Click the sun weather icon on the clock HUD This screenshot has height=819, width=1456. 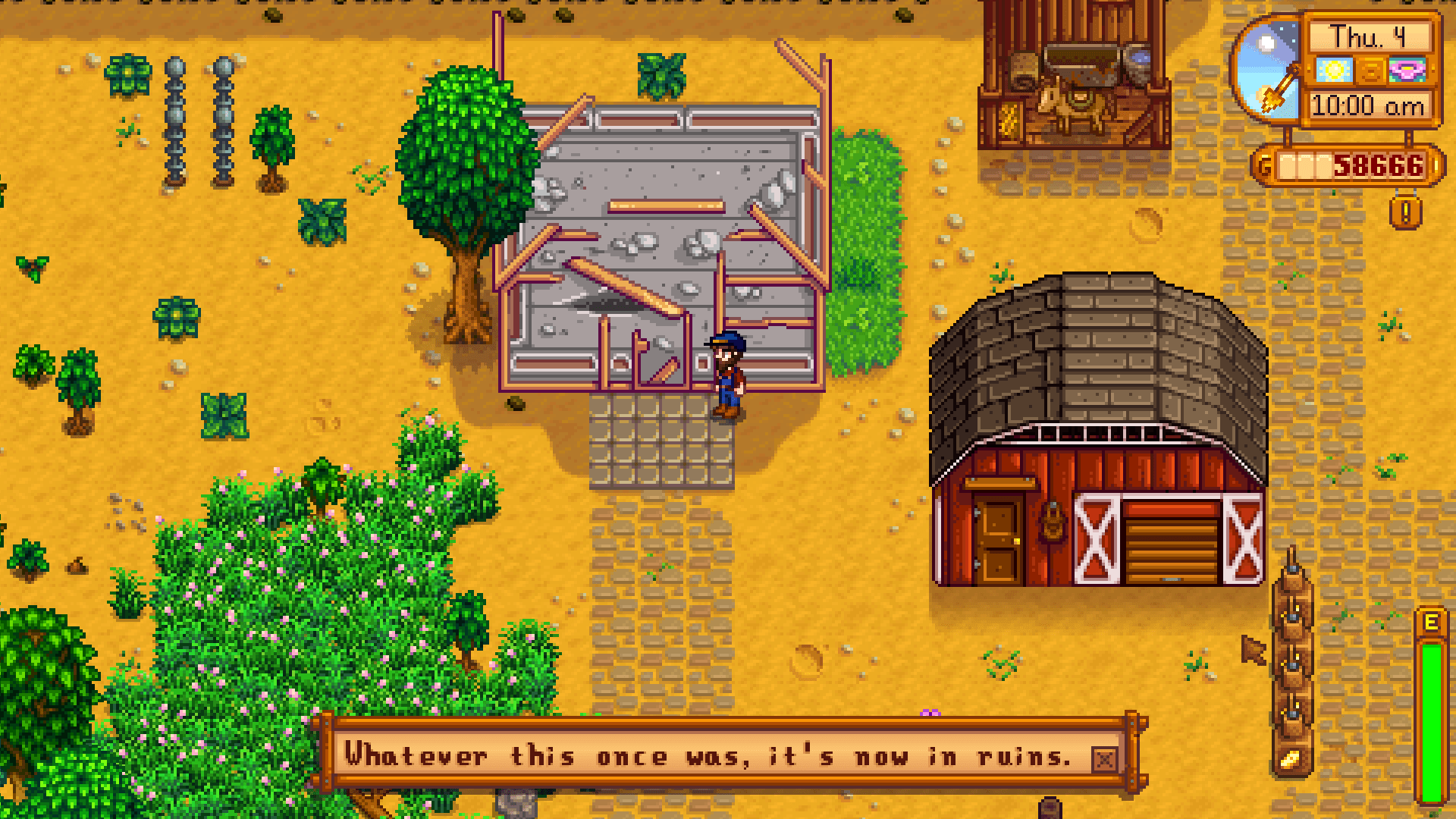(1335, 71)
